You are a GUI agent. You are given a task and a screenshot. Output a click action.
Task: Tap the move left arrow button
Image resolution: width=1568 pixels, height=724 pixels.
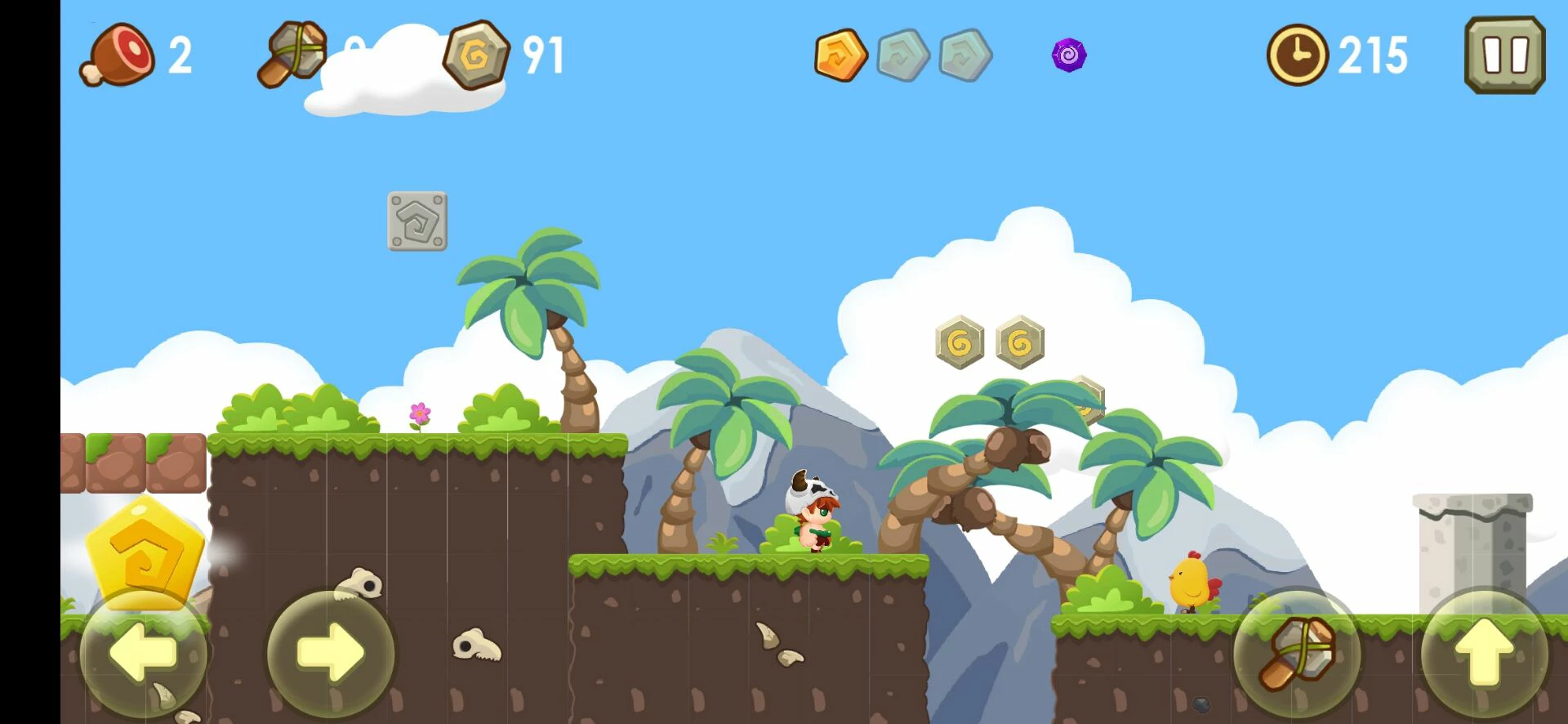pyautogui.click(x=144, y=652)
